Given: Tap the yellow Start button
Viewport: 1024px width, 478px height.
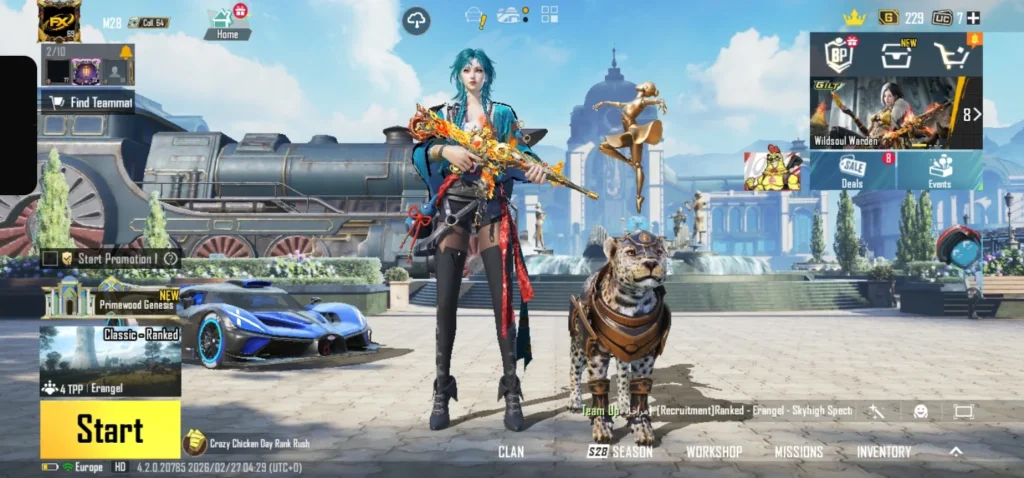Looking at the screenshot, I should click(110, 429).
